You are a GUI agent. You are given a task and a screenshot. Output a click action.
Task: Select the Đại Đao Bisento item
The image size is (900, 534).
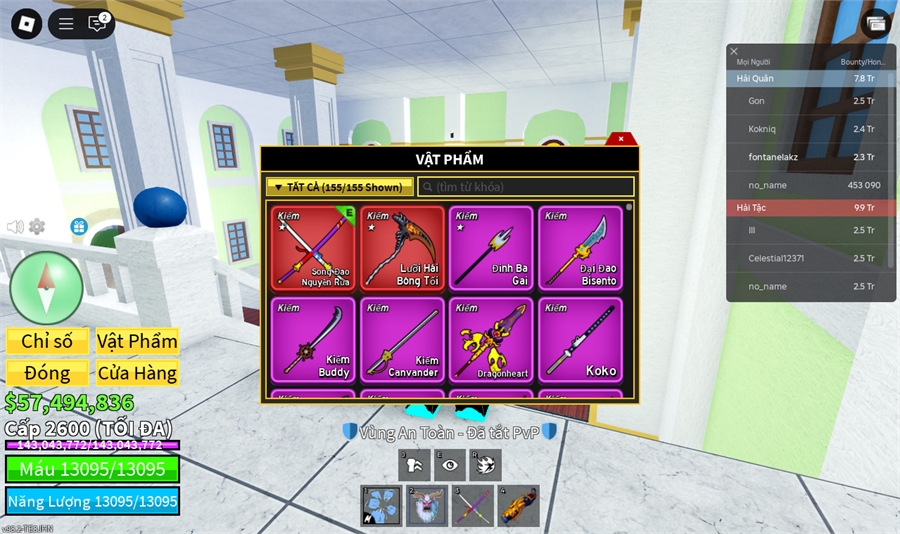point(580,248)
